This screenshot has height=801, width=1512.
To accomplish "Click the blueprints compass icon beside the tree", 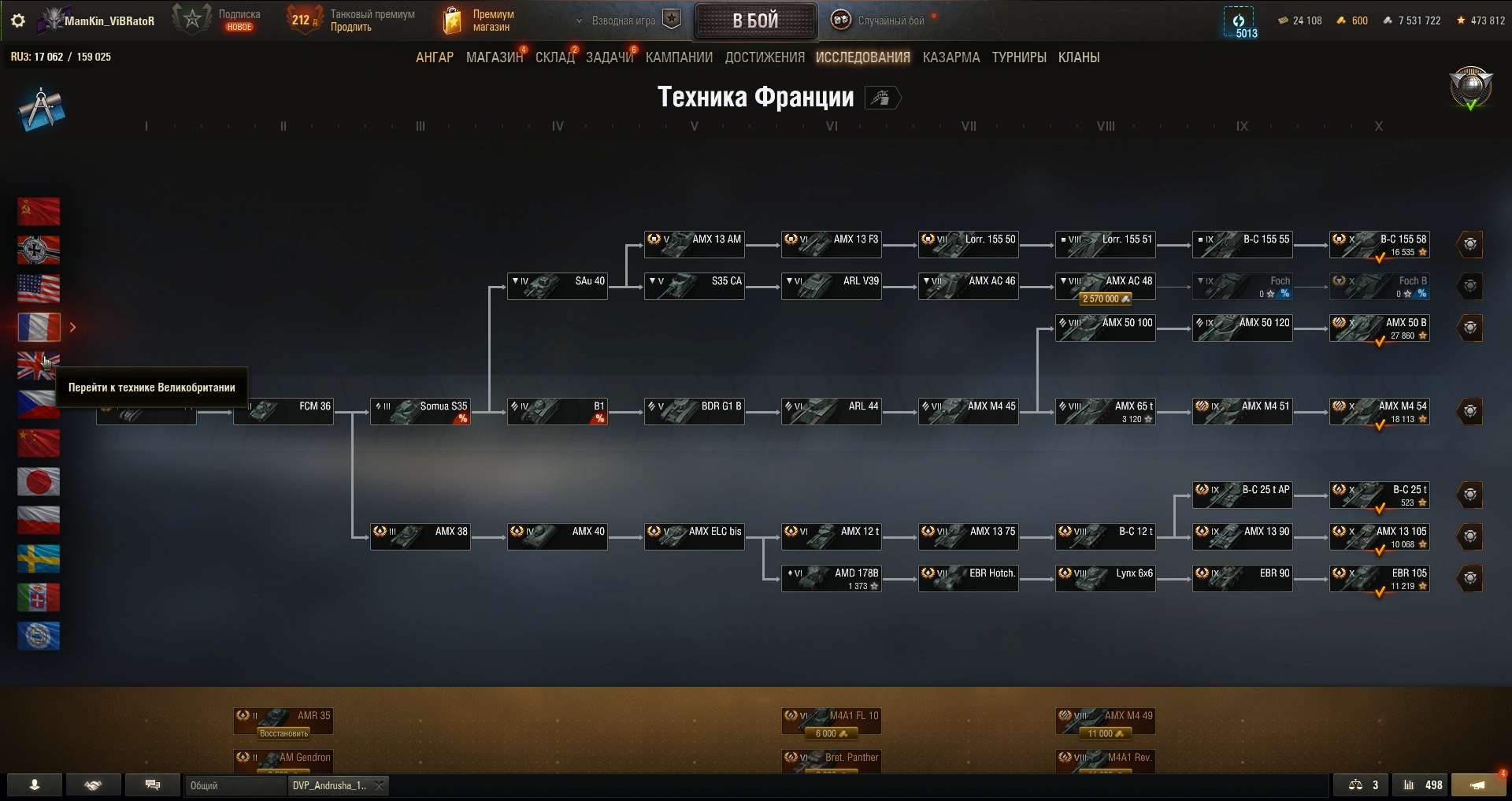I will click(41, 108).
